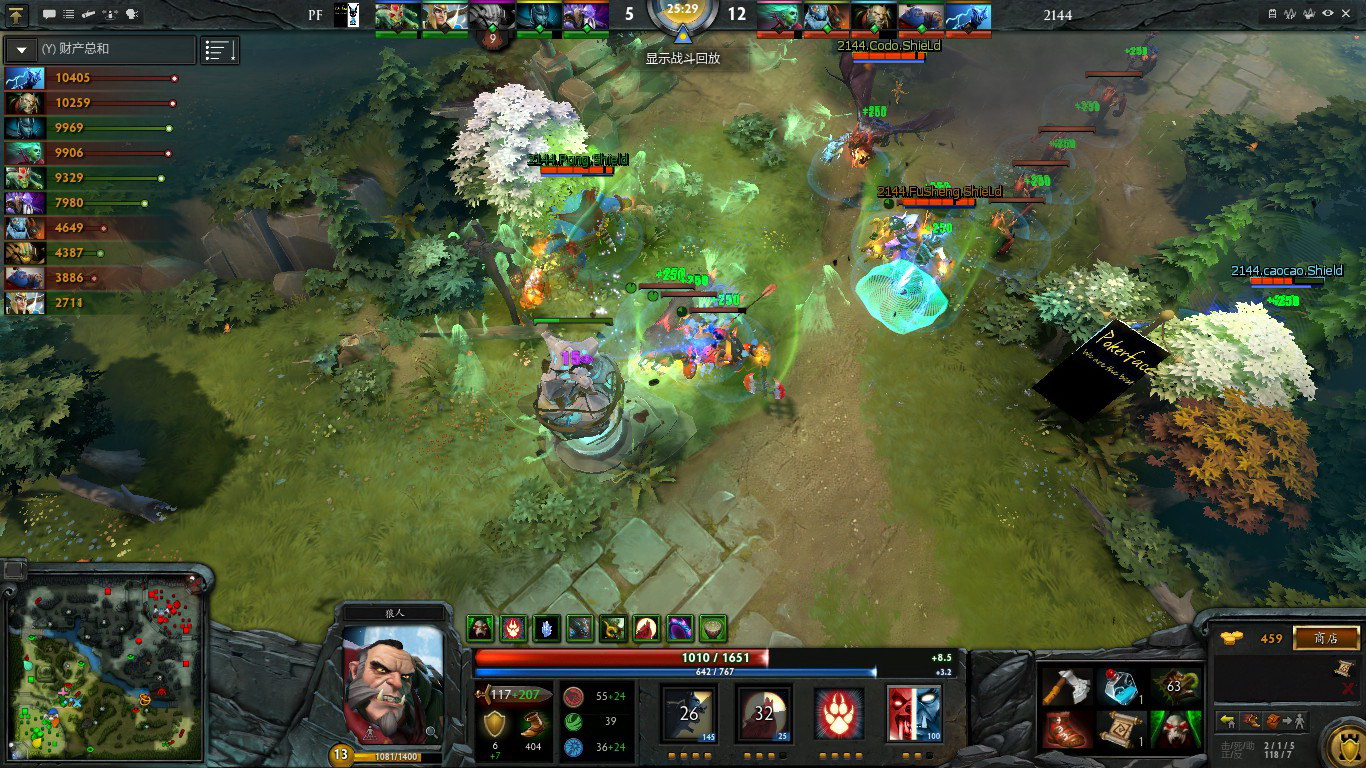Toggle the eye visibility icon

tap(1328, 14)
